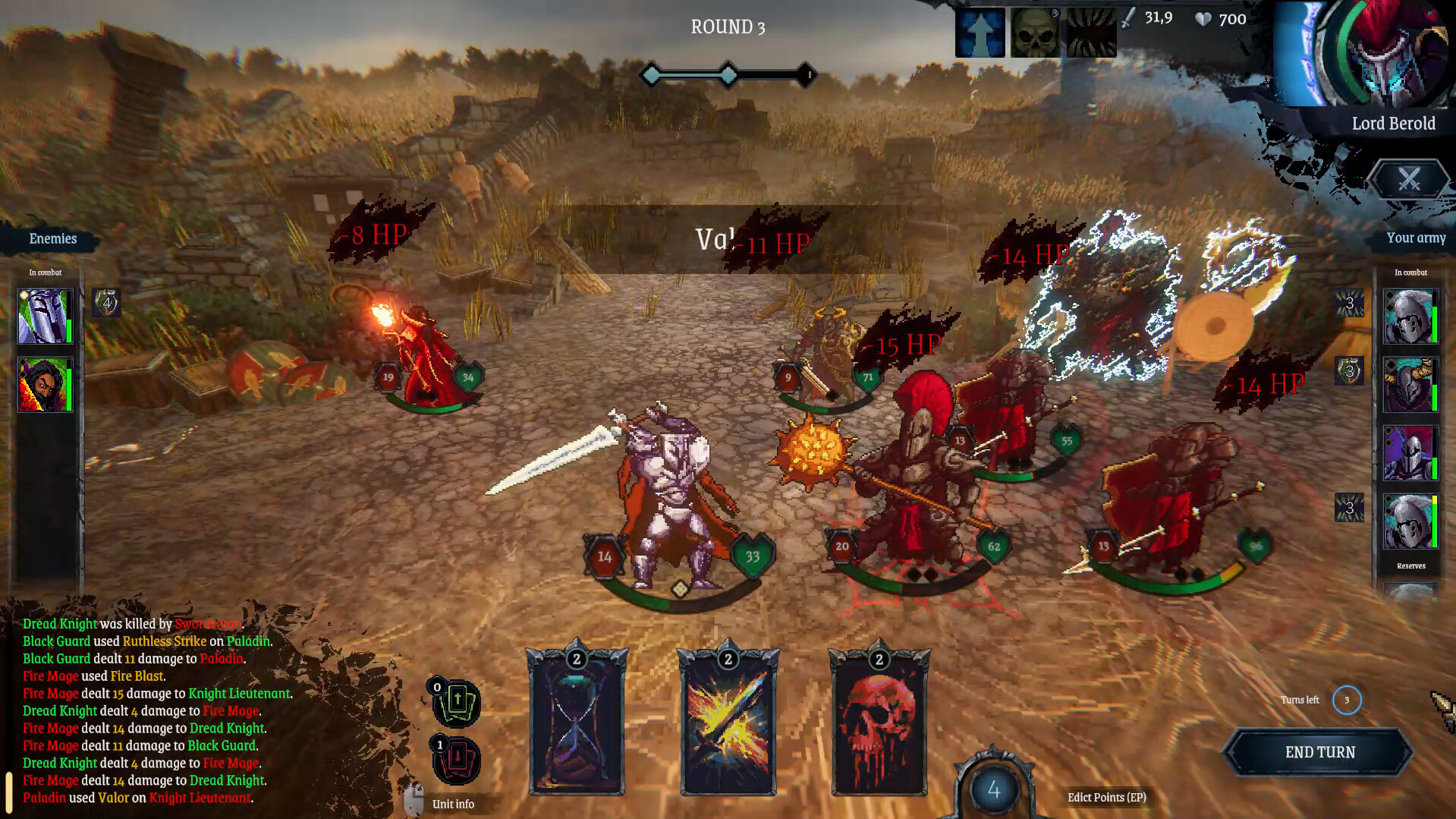The height and width of the screenshot is (819, 1456).
Task: Click the middle marker on the round progress bar
Action: pos(728,75)
